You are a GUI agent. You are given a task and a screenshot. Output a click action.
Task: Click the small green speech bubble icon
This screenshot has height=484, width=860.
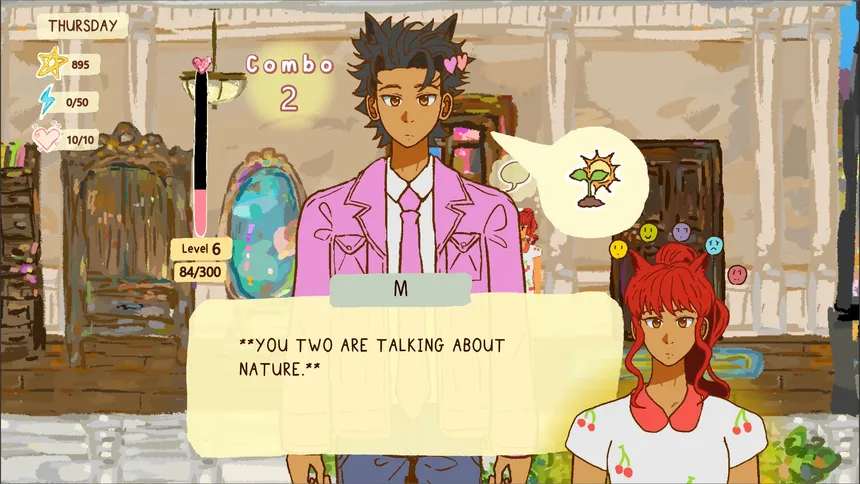point(513,176)
